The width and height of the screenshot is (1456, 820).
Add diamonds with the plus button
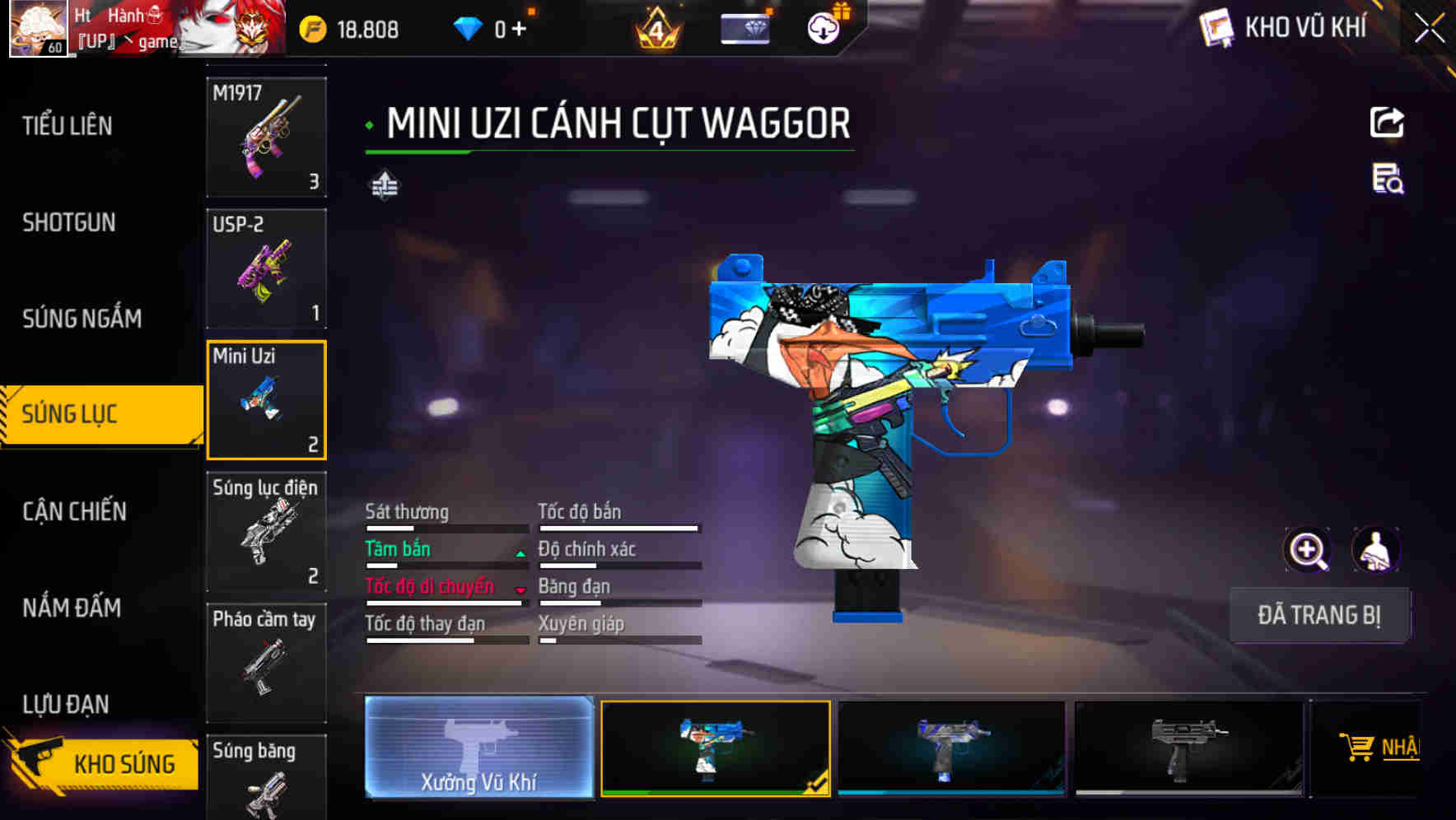point(519,30)
